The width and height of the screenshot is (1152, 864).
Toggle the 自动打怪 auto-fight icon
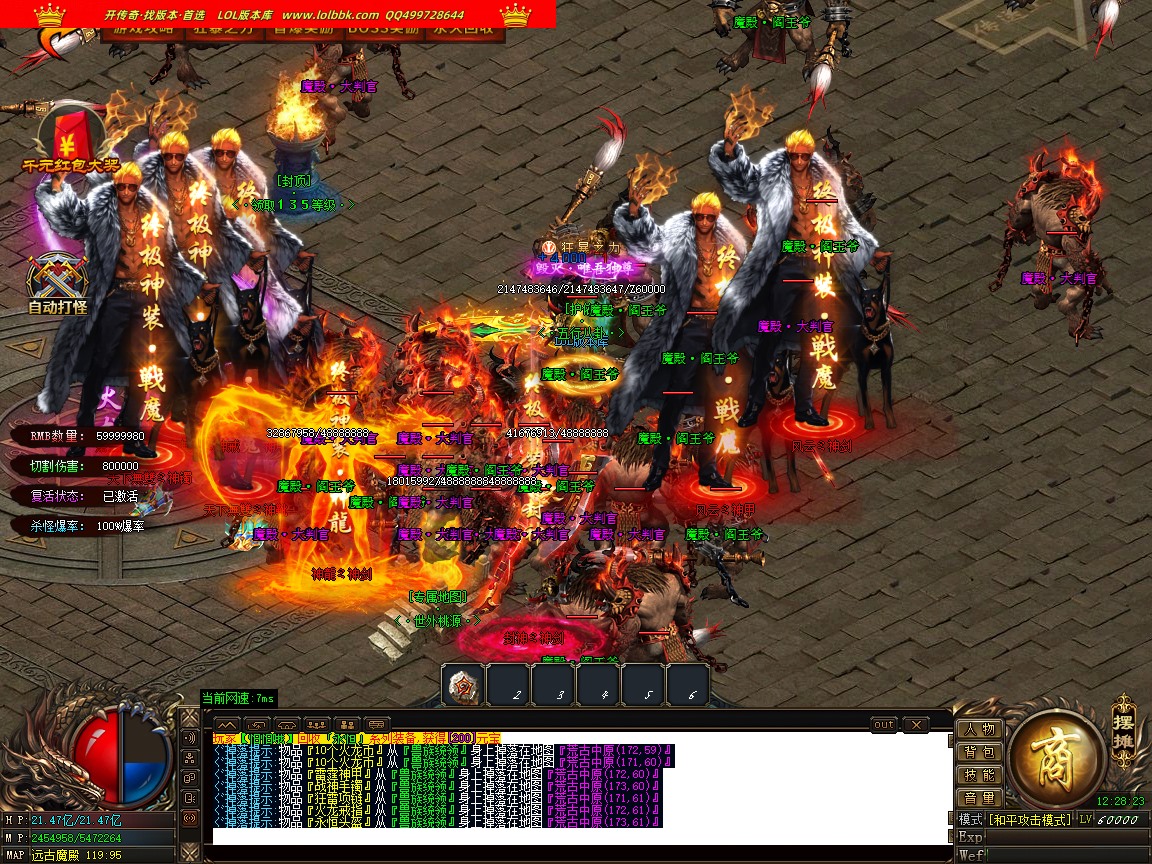point(57,282)
